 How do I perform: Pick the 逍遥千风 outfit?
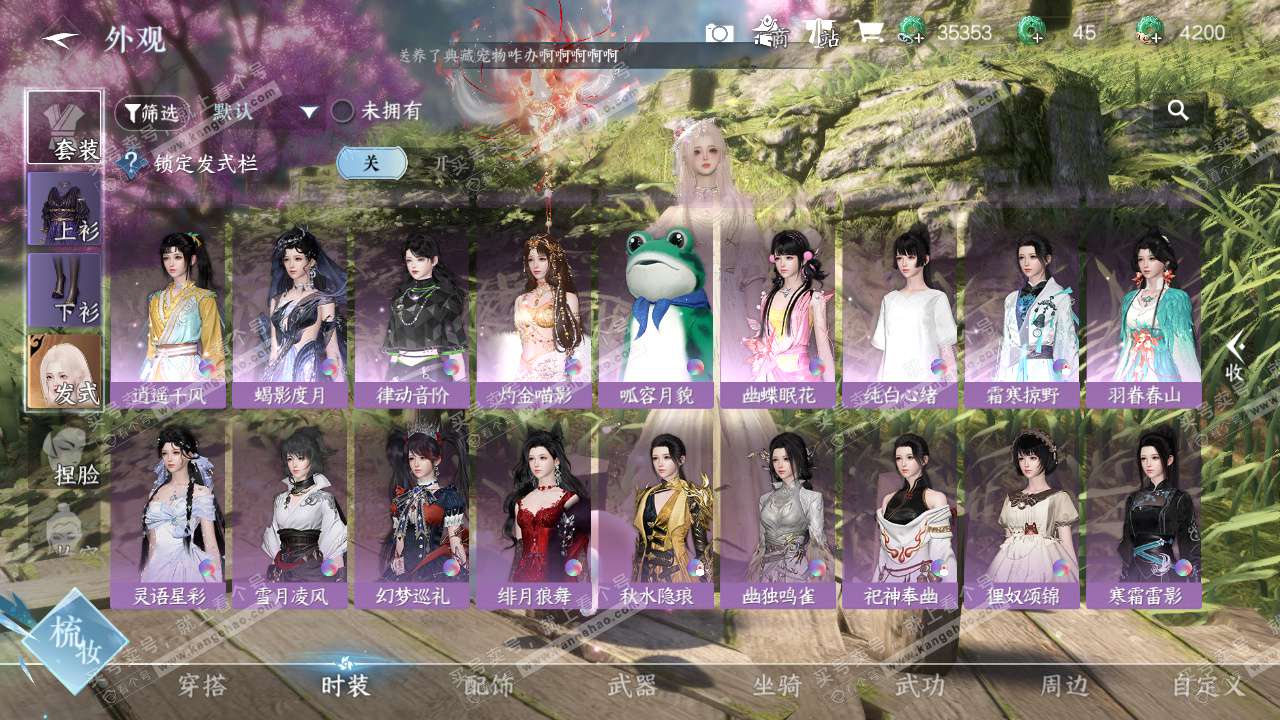coord(168,312)
